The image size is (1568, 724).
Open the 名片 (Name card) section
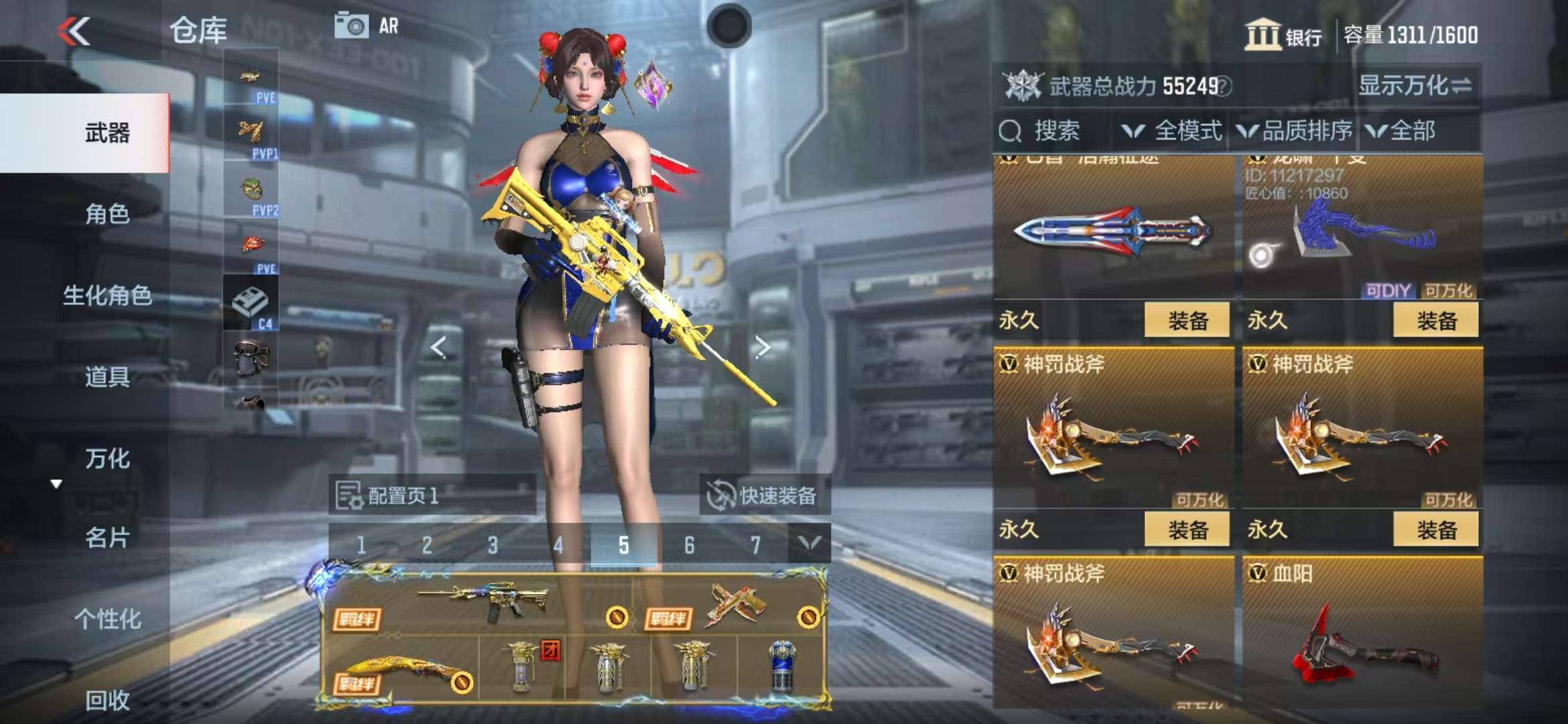point(107,538)
